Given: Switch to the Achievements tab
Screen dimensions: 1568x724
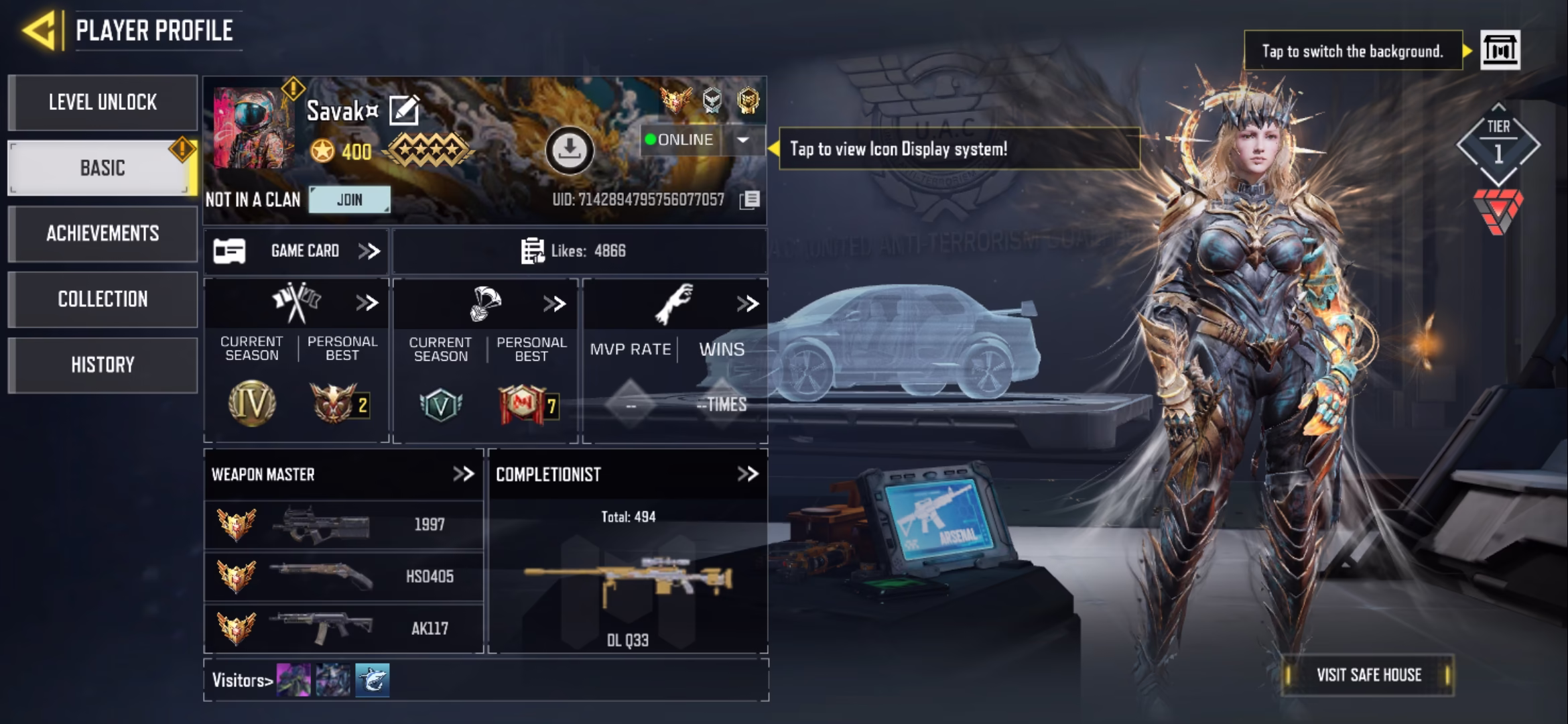Looking at the screenshot, I should [103, 233].
